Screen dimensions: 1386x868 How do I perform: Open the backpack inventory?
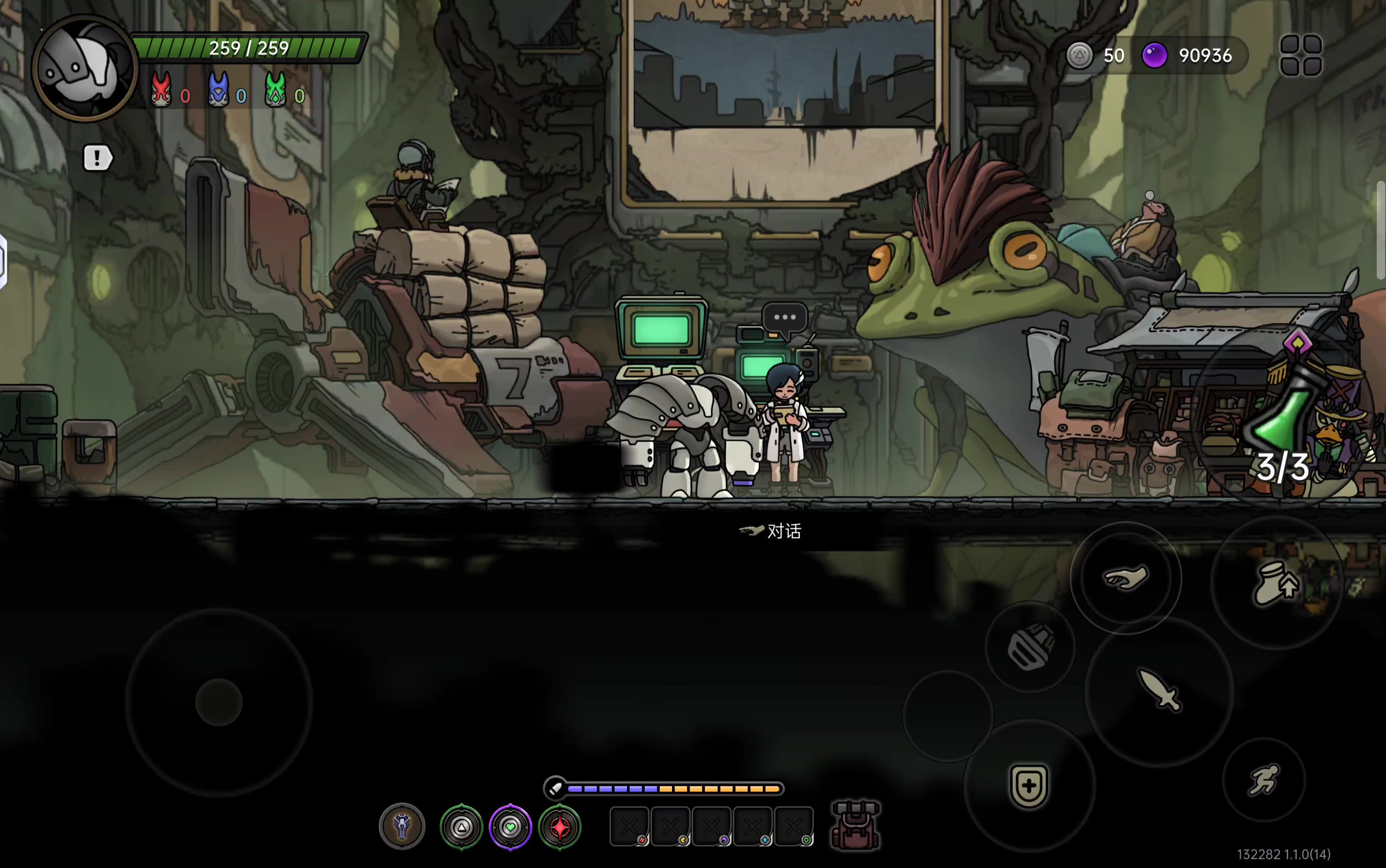coord(855,826)
